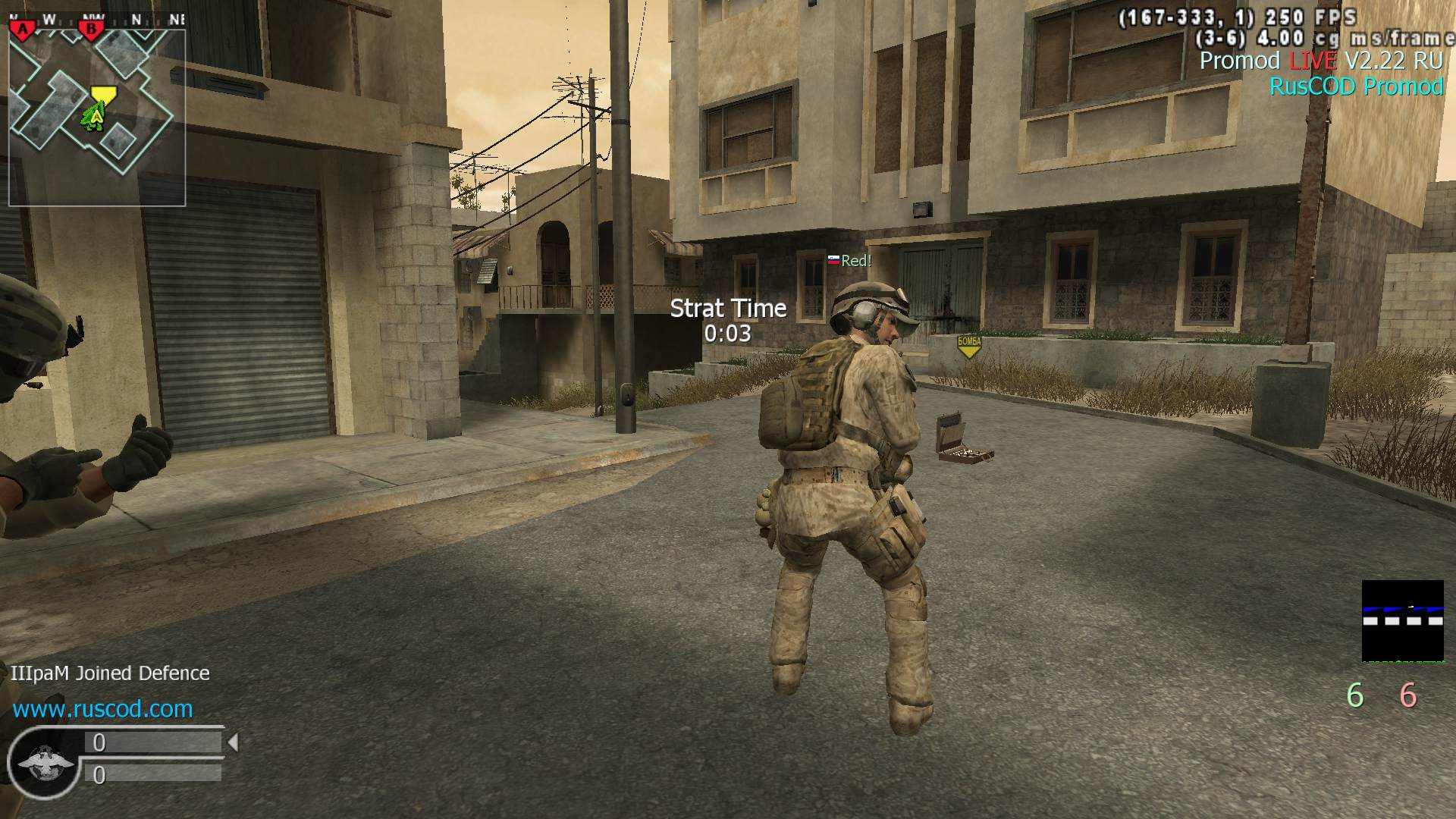The width and height of the screenshot is (1456, 819).
Task: Click the yellow bomb marker on minimap
Action: click(103, 96)
